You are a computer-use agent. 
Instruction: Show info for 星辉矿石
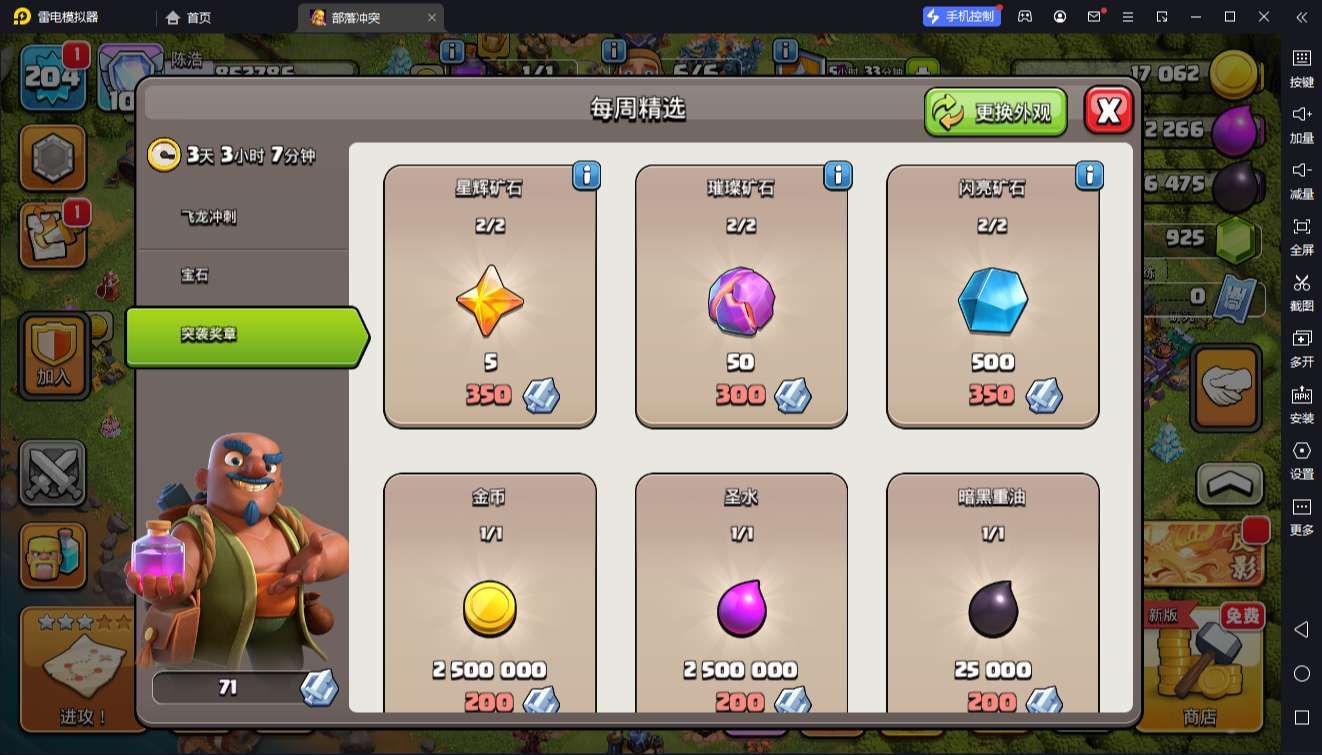pyautogui.click(x=586, y=176)
